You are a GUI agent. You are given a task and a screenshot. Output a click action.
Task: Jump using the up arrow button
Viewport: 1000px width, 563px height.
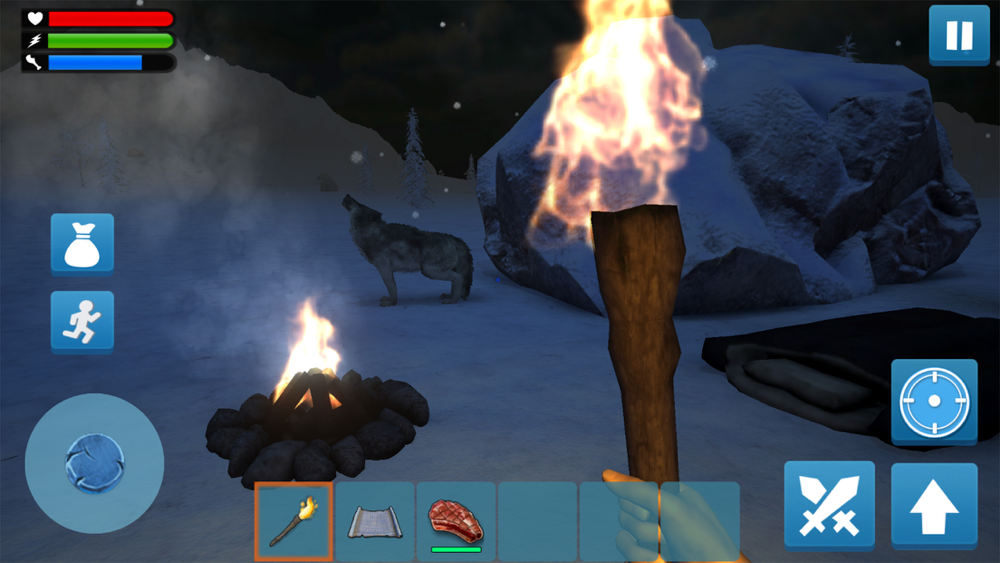(x=934, y=505)
